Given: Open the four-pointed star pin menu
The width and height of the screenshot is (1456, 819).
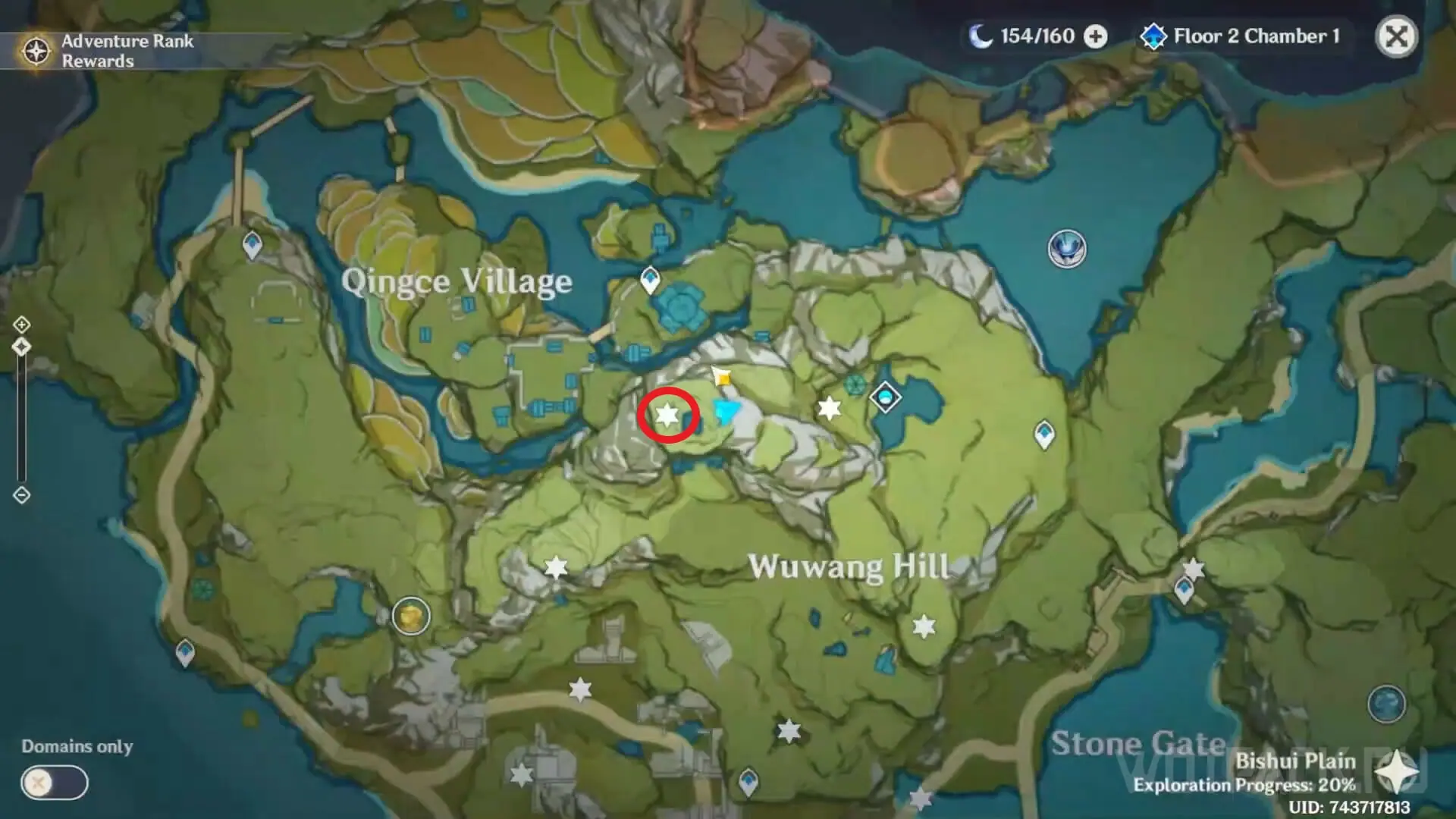Looking at the screenshot, I should [x=1396, y=773].
